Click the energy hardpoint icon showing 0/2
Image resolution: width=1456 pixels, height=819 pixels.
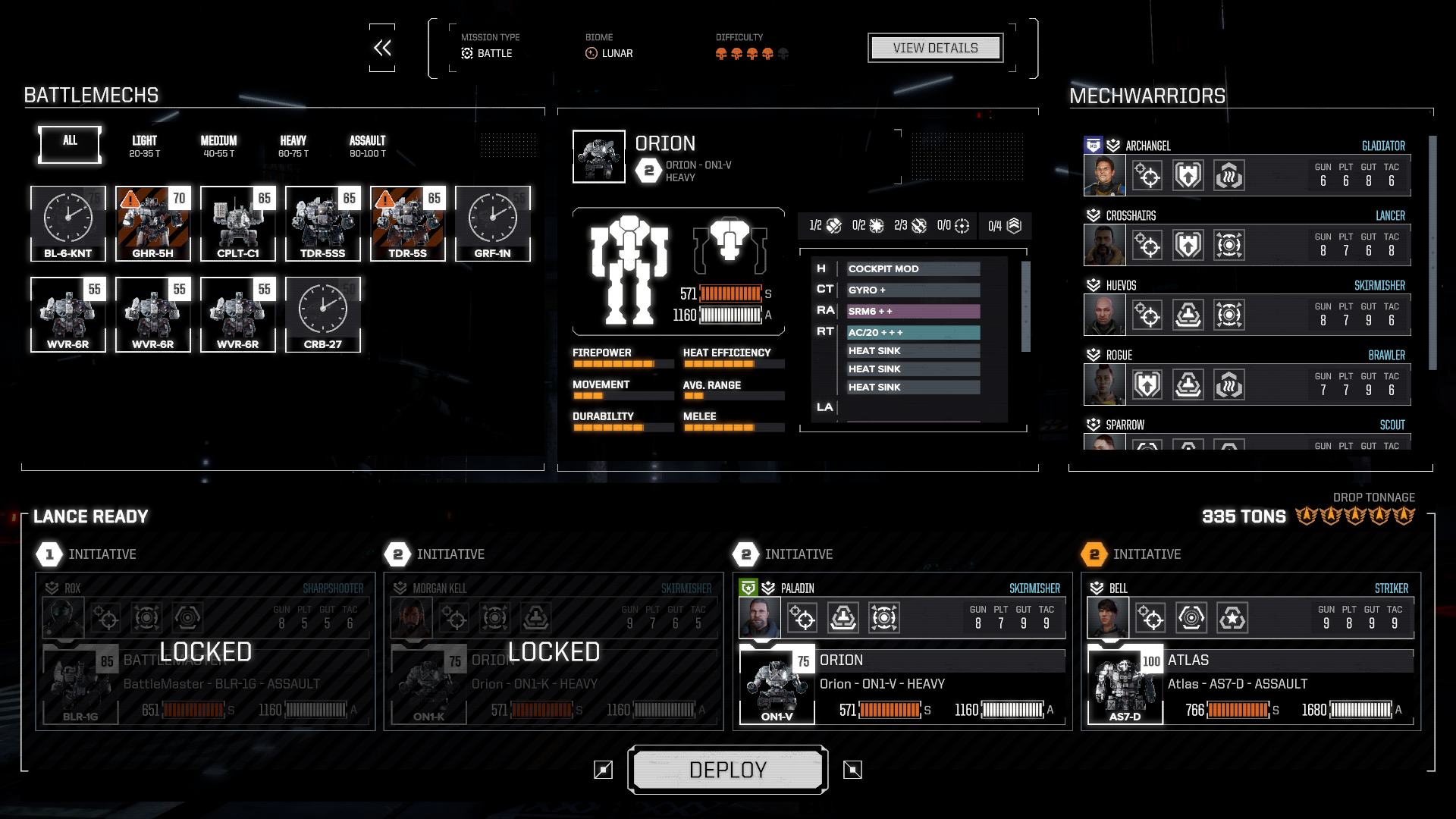click(x=875, y=225)
